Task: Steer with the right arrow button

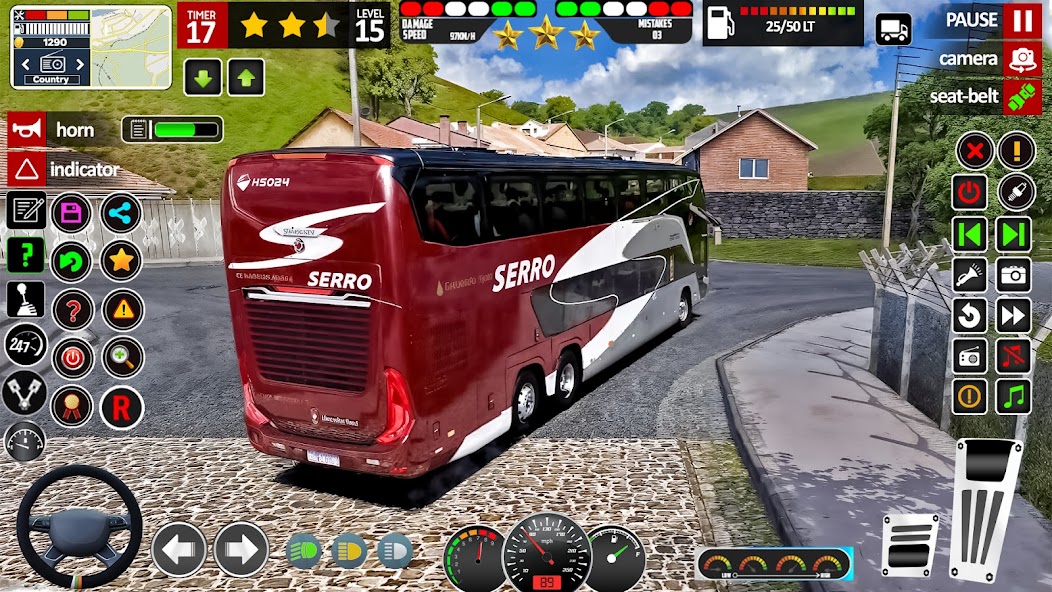Action: point(241,549)
